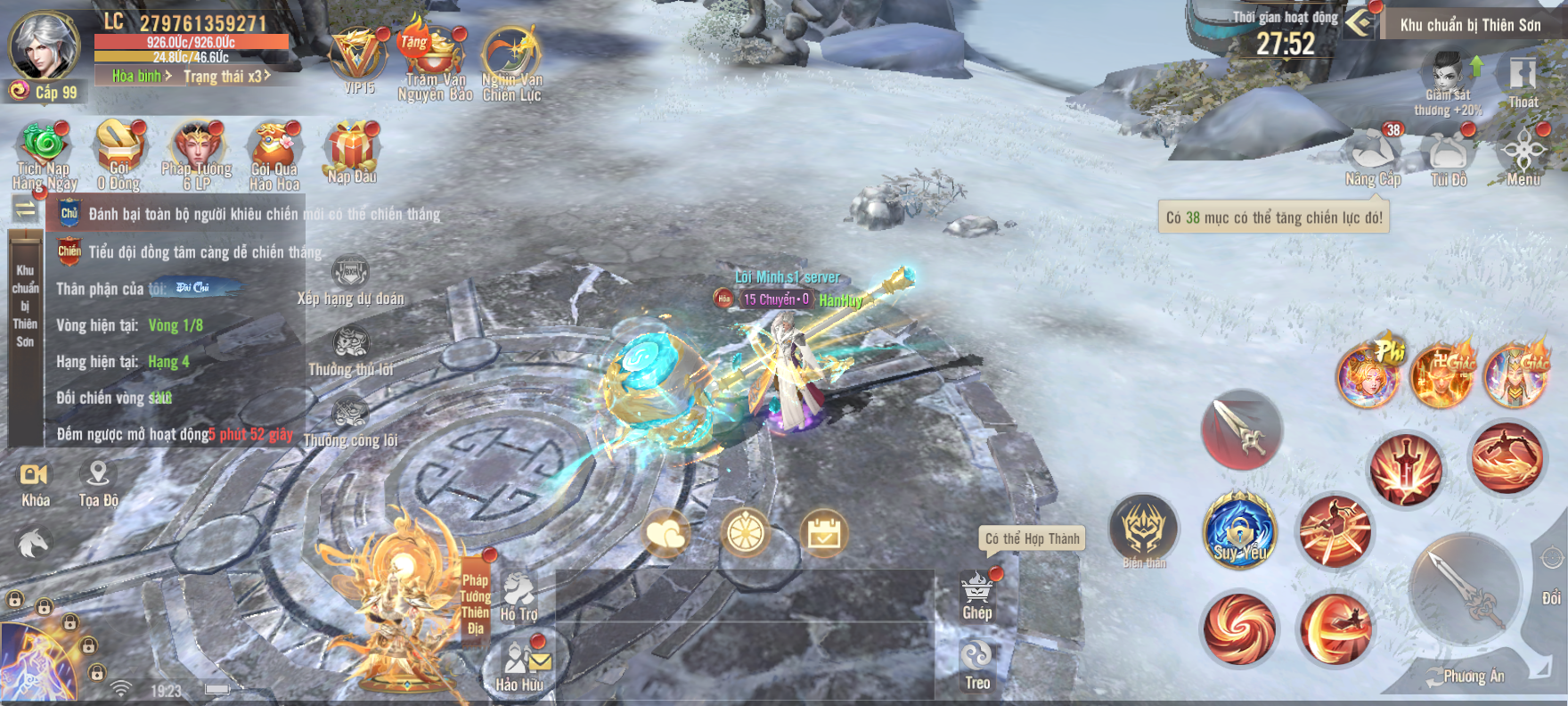The height and width of the screenshot is (706, 1568).
Task: Open the Tọa Độ coordinates
Action: (98, 482)
